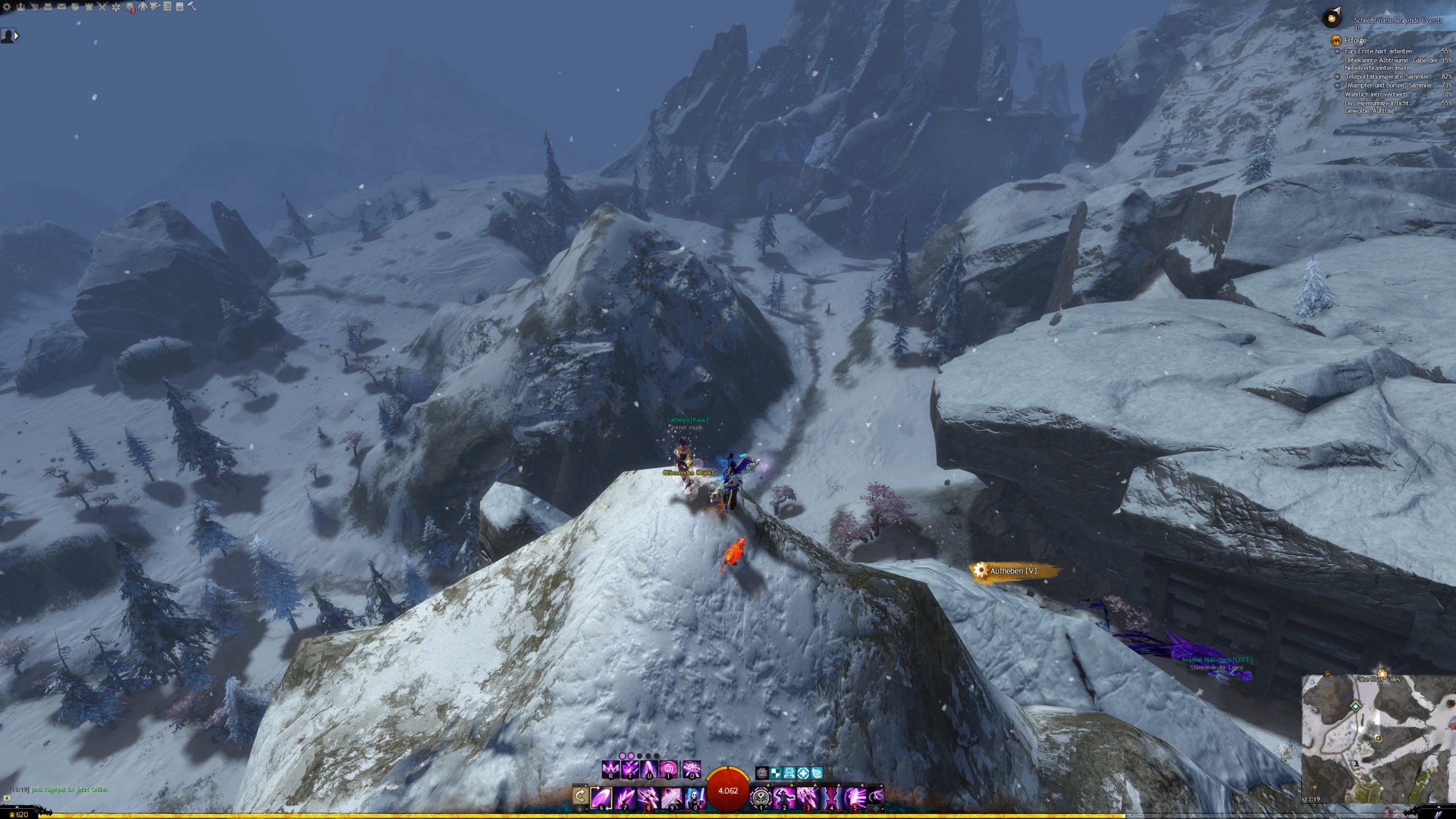Select the Teleportationsgeräte-Sammler achievement entry
The image size is (1456, 819).
(1387, 77)
